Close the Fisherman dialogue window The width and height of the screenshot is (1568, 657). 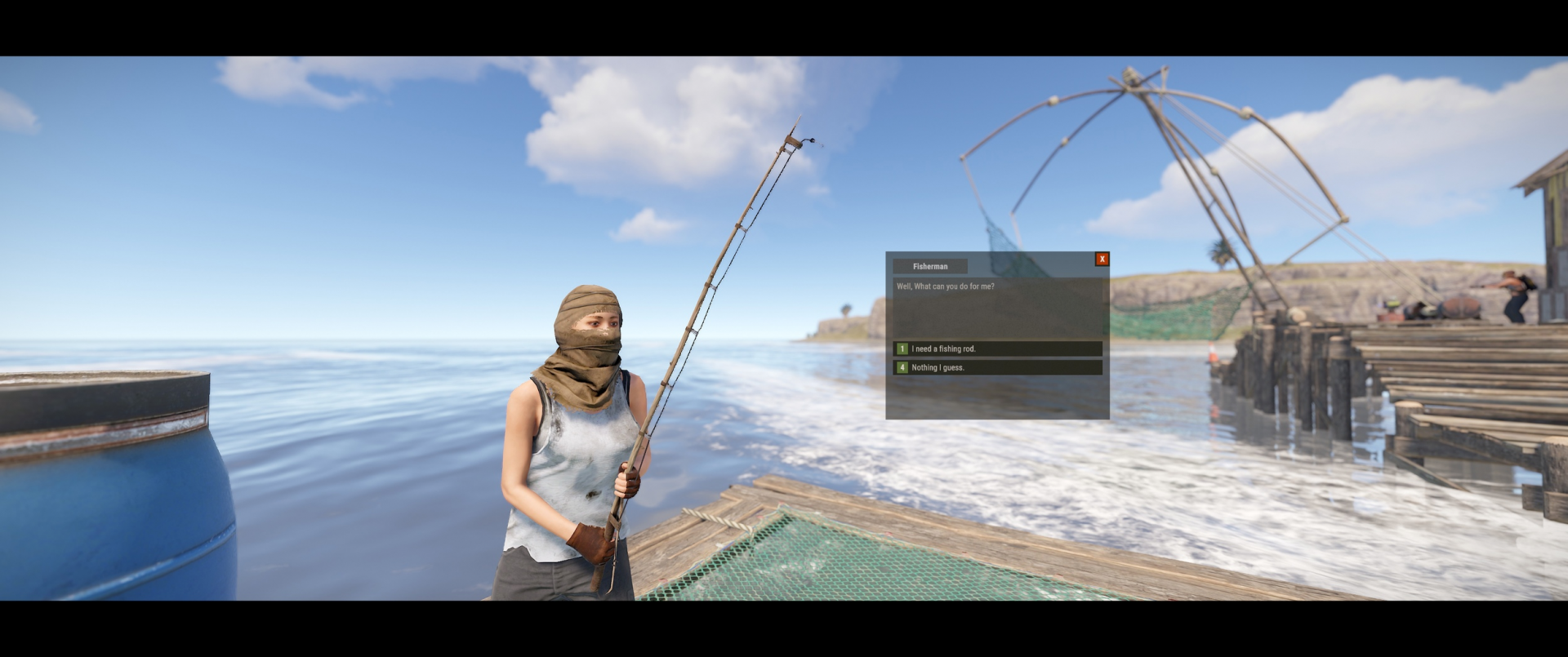[x=1102, y=260]
